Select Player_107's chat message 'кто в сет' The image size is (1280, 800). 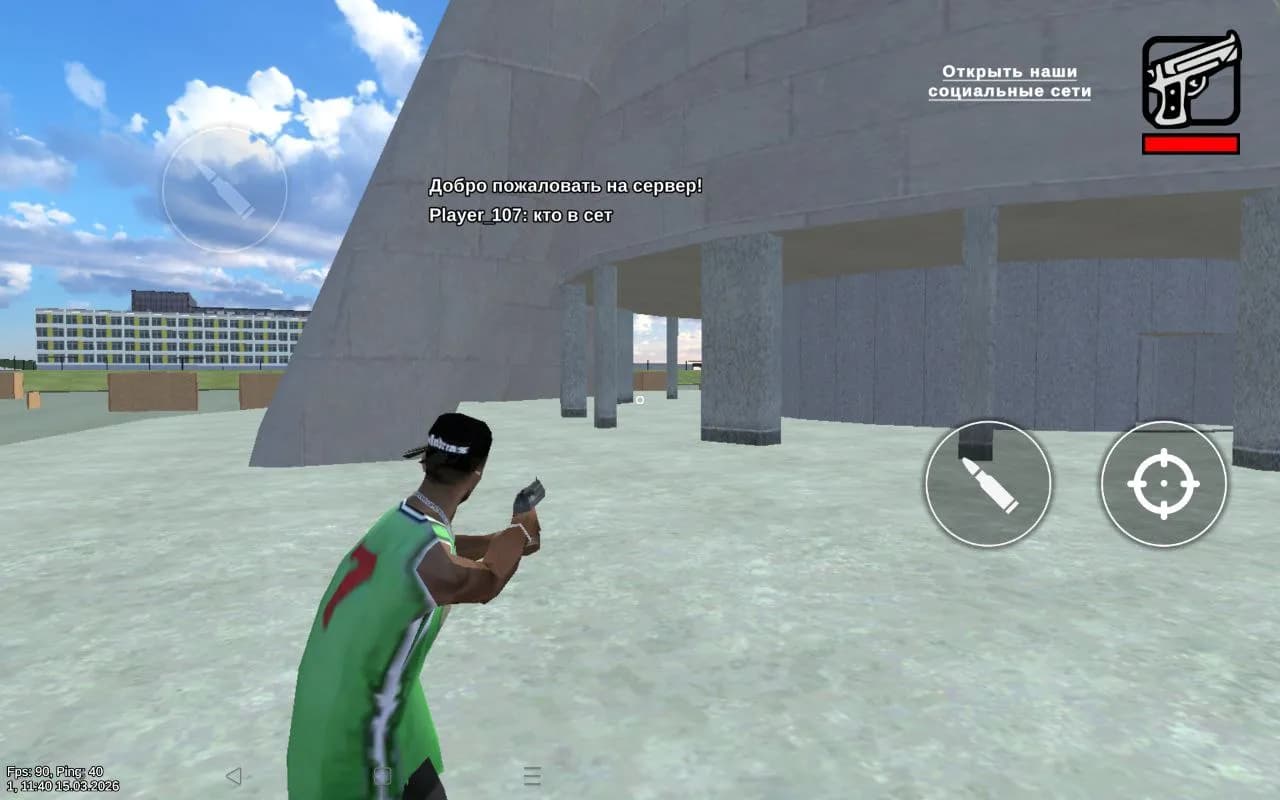point(522,215)
